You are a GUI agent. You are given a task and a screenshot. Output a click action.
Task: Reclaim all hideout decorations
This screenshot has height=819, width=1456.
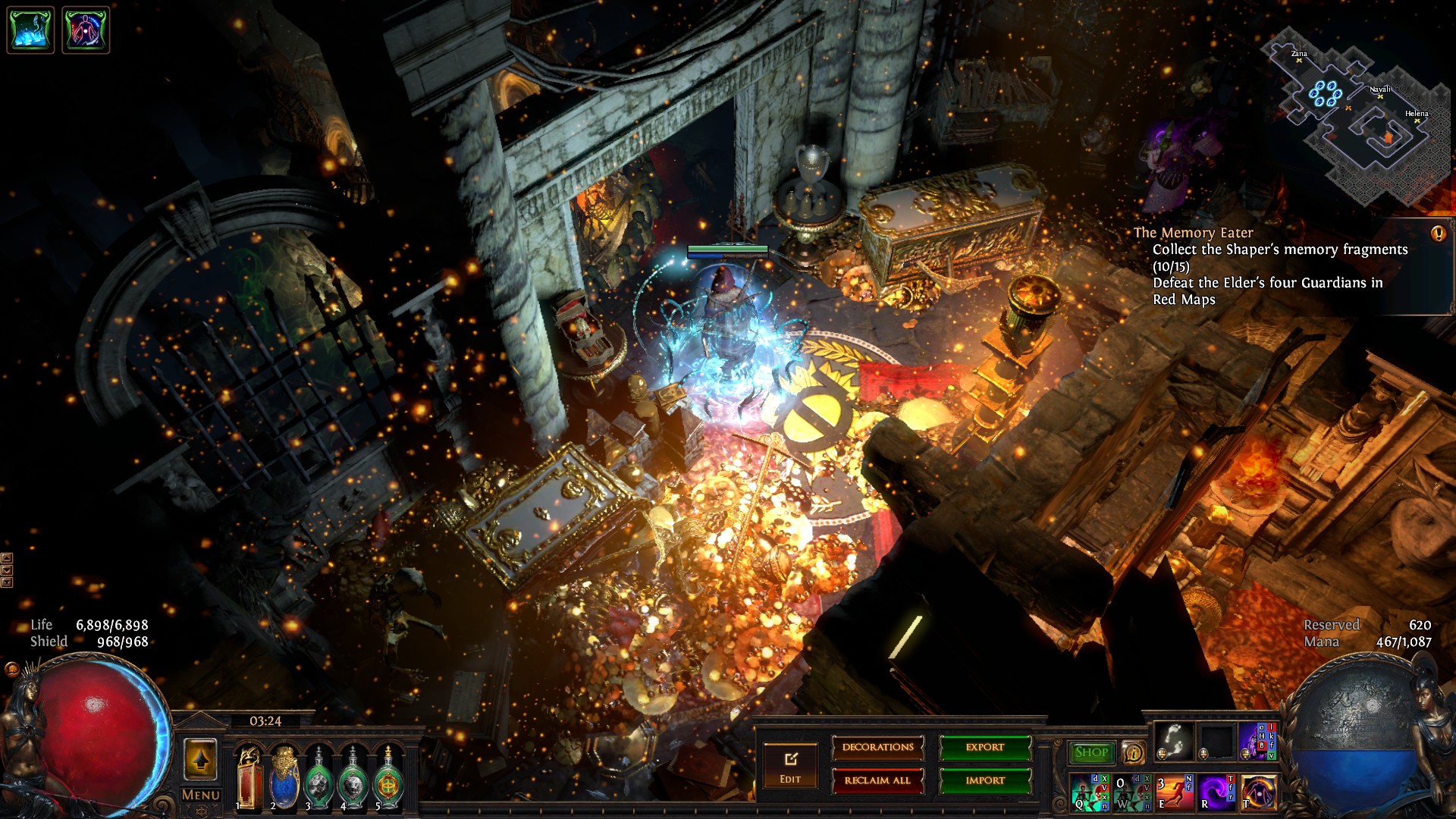[x=877, y=780]
